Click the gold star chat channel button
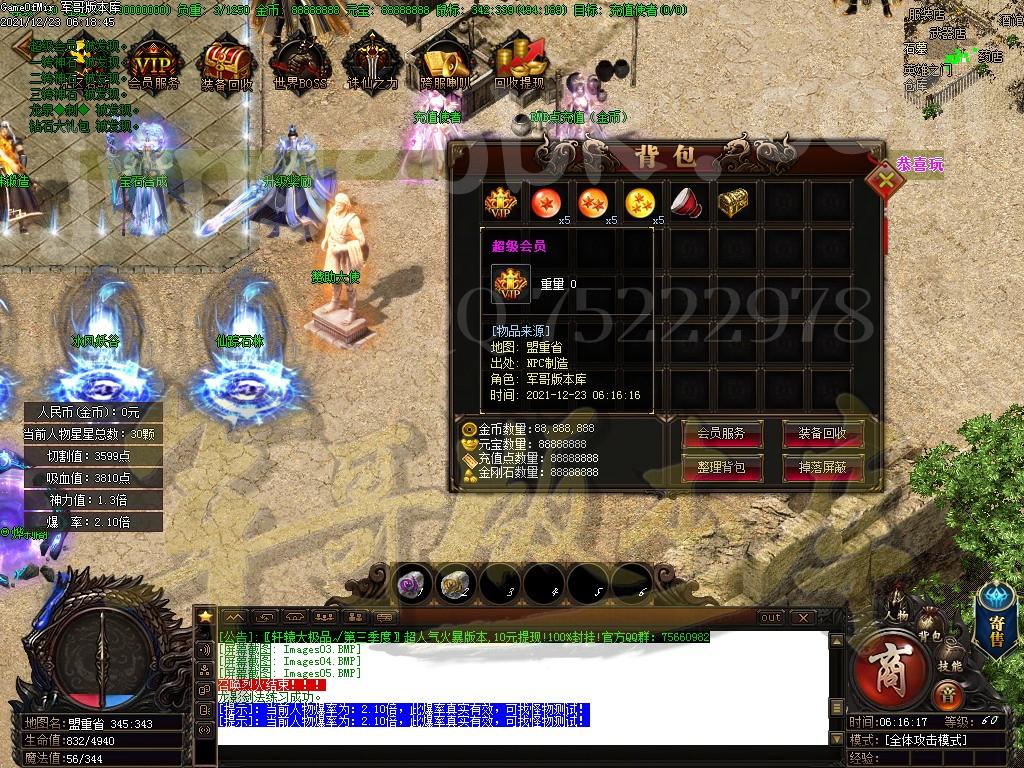The image size is (1024, 768). (x=205, y=616)
